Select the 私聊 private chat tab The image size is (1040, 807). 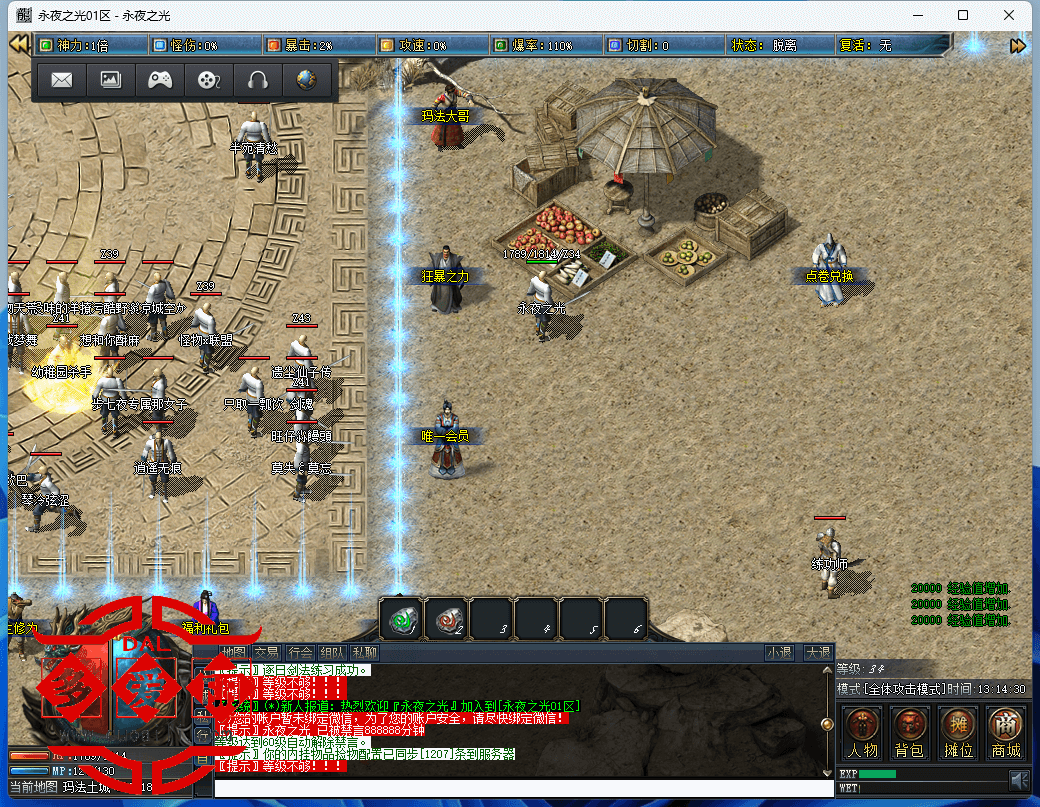tap(365, 653)
